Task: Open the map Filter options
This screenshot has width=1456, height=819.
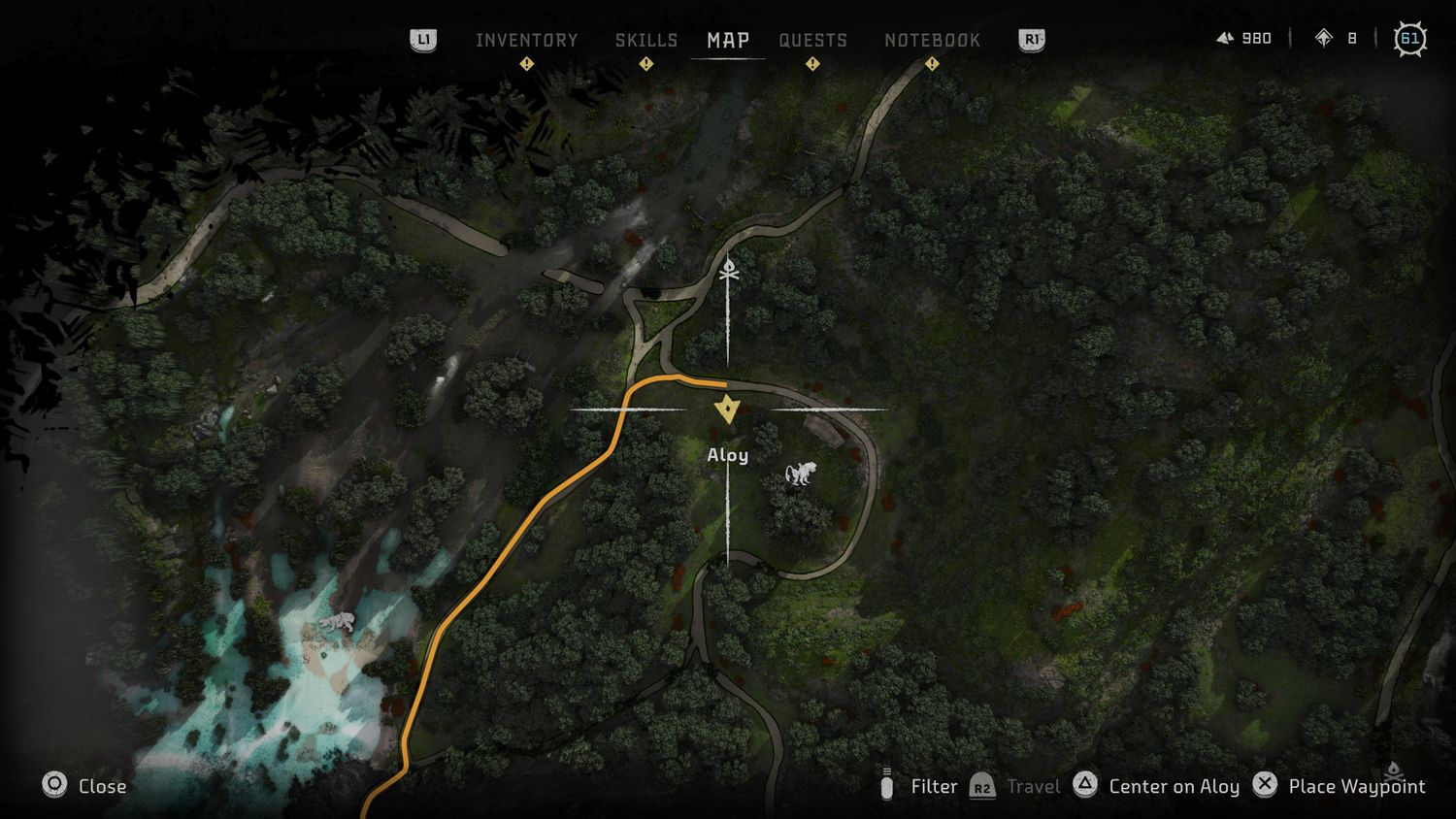Action: (x=918, y=786)
